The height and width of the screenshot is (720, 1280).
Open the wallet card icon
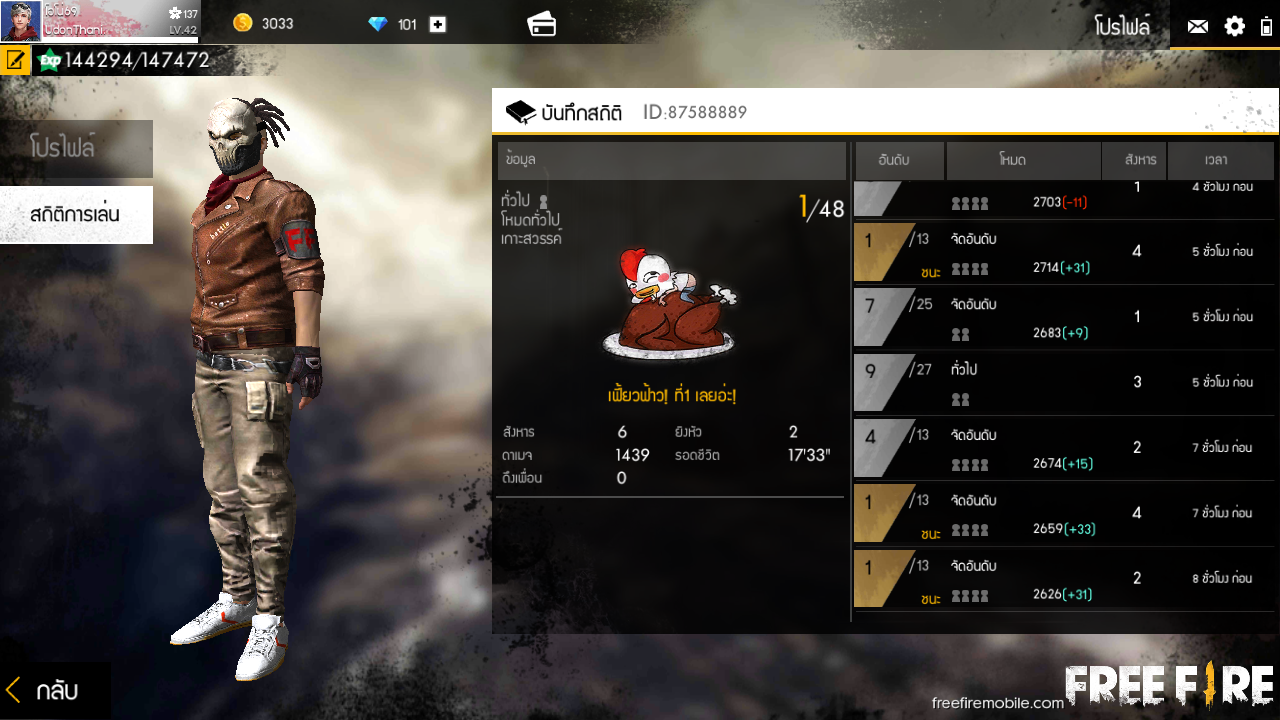[542, 24]
